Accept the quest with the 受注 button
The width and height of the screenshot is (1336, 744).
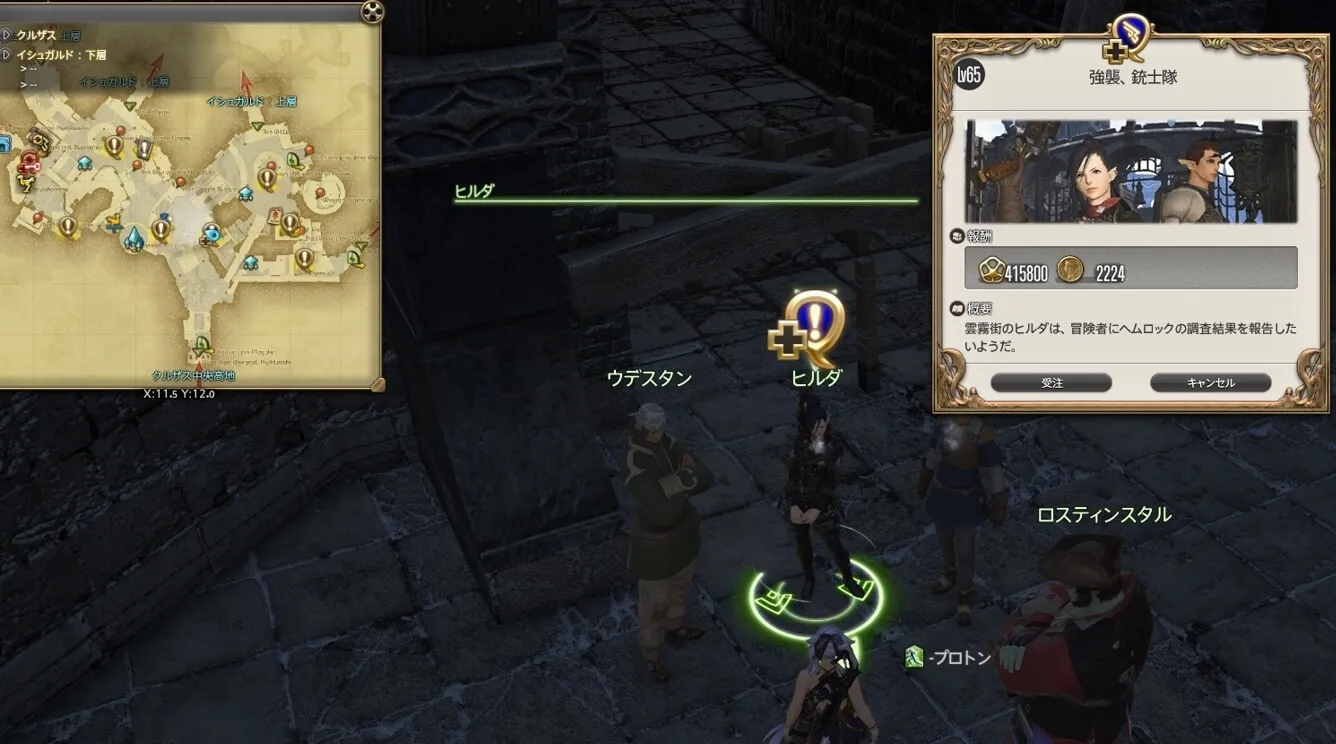pos(1051,383)
